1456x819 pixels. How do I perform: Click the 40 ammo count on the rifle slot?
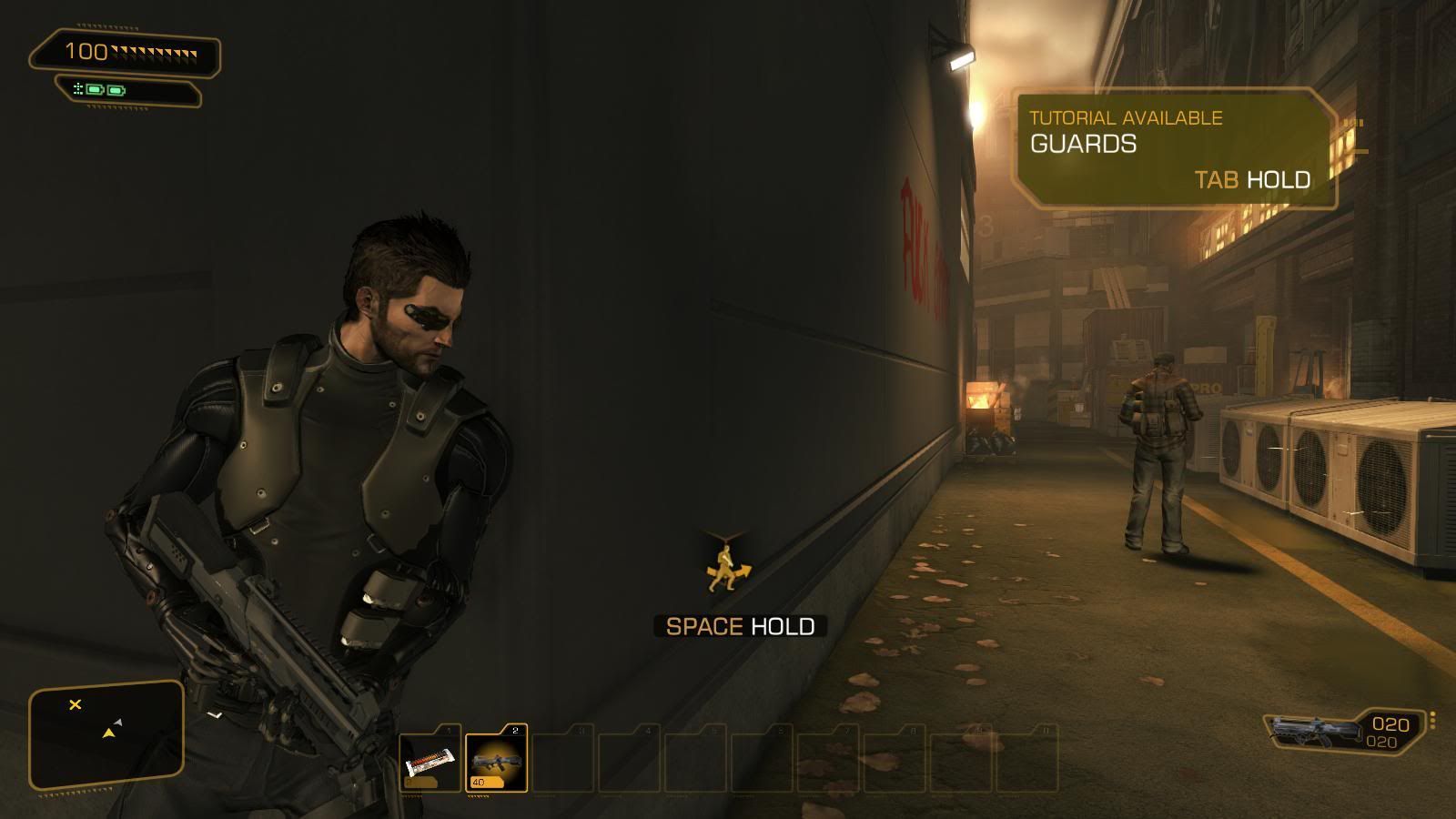477,783
